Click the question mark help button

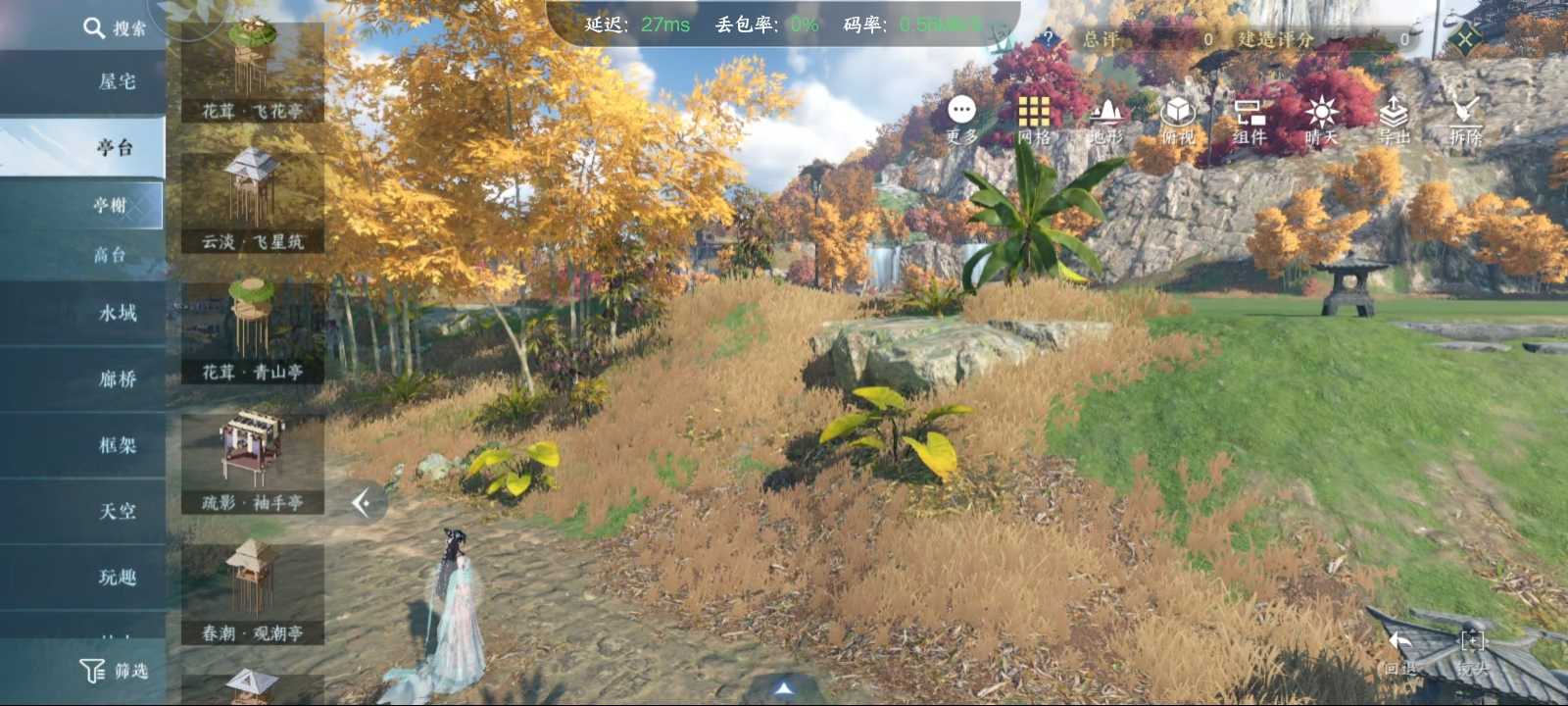tap(1048, 39)
